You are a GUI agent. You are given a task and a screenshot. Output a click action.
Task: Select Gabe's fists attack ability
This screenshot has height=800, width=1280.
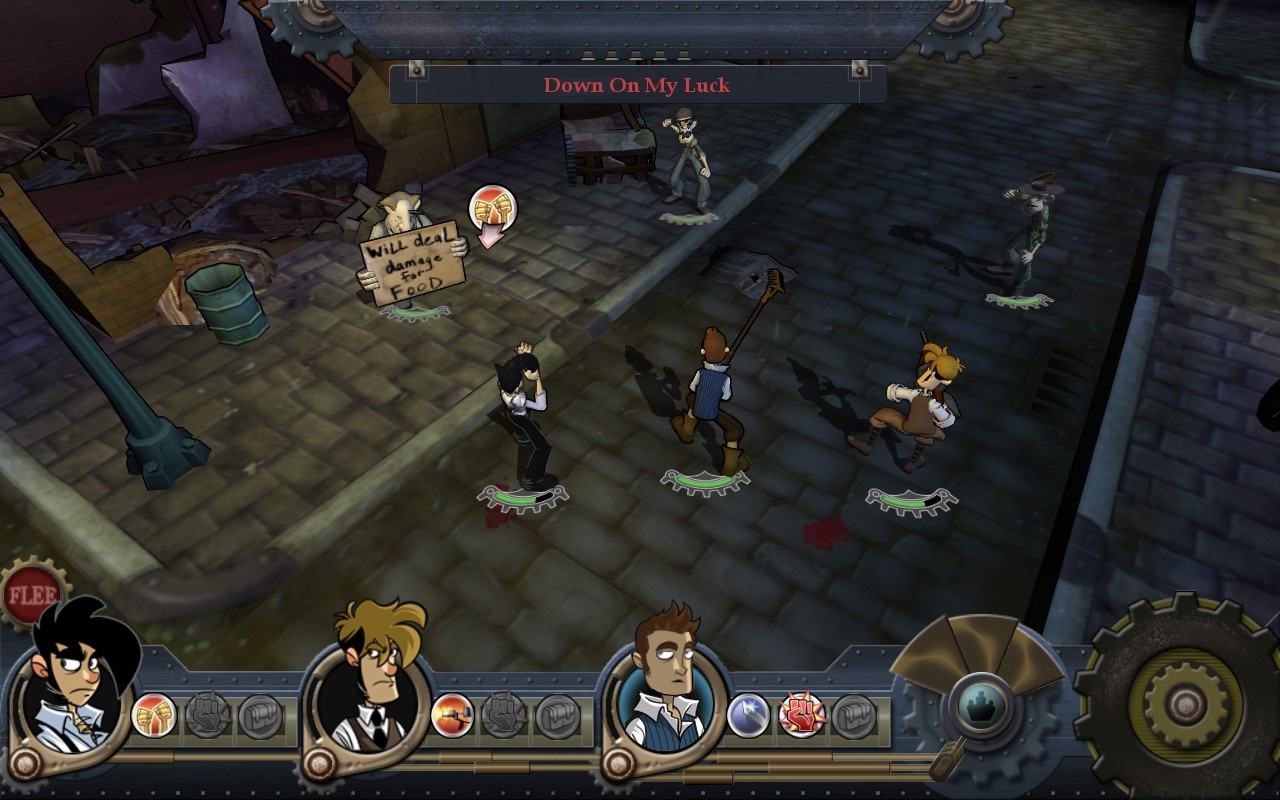152,715
